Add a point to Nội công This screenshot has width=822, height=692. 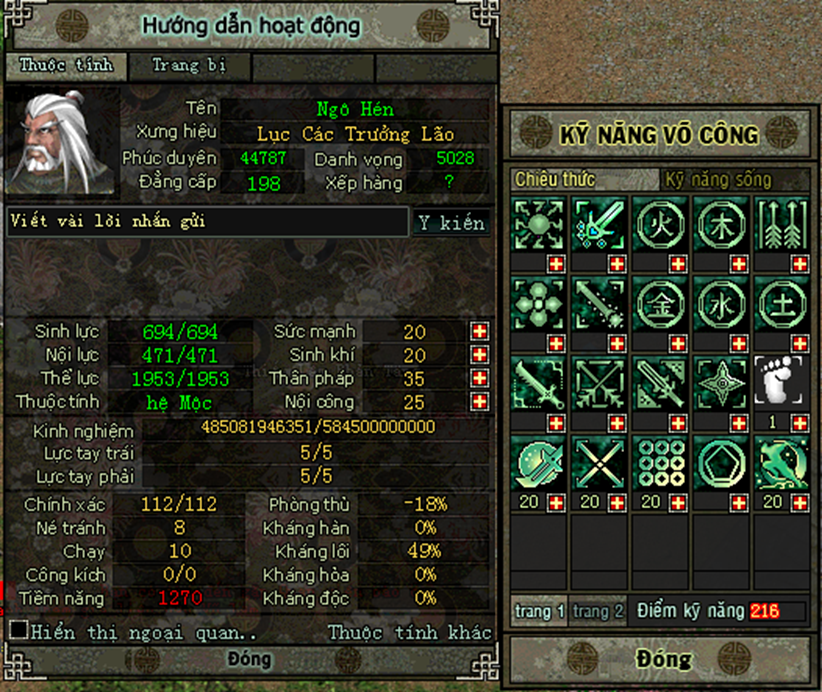pos(480,402)
